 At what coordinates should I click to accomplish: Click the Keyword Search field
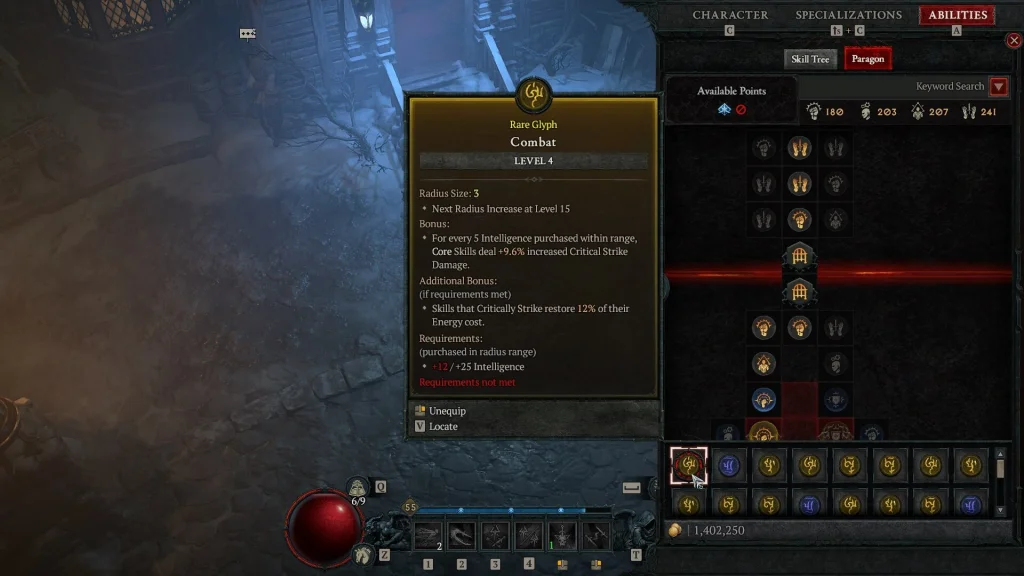coord(949,87)
